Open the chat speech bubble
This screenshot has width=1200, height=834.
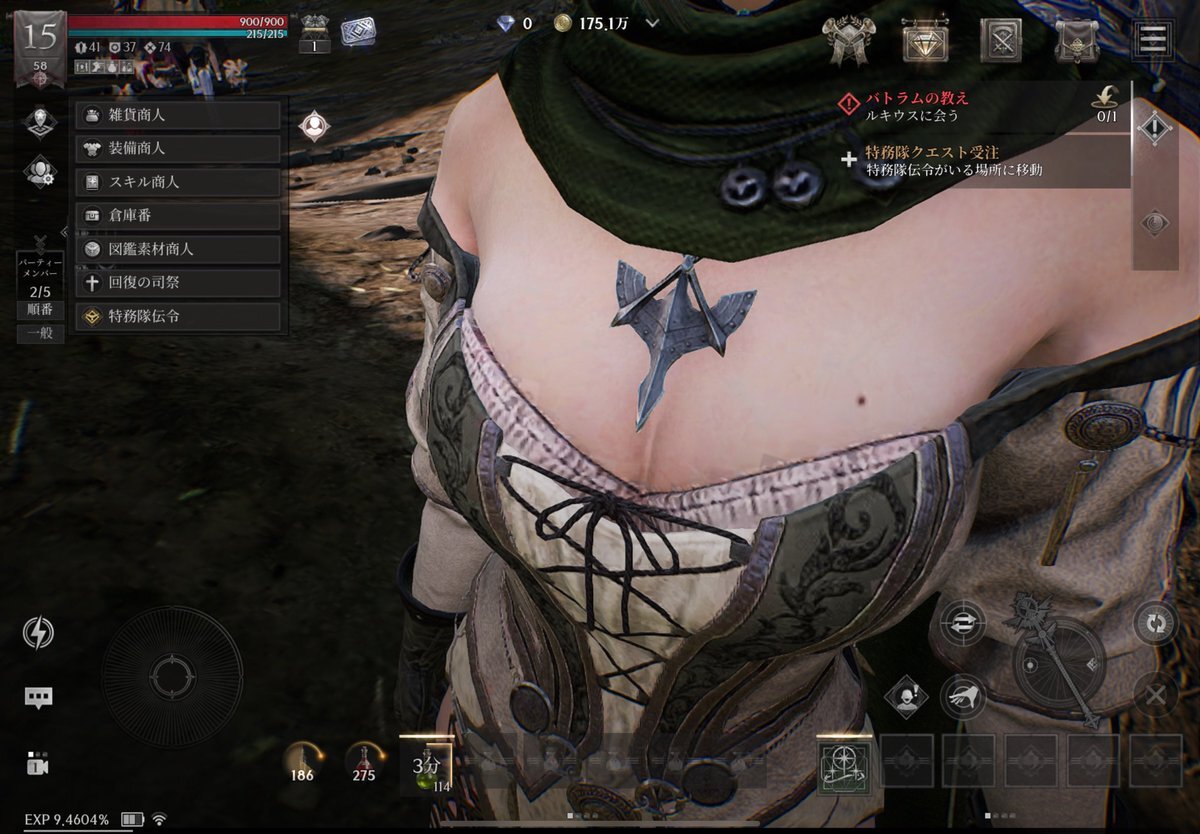(x=39, y=698)
